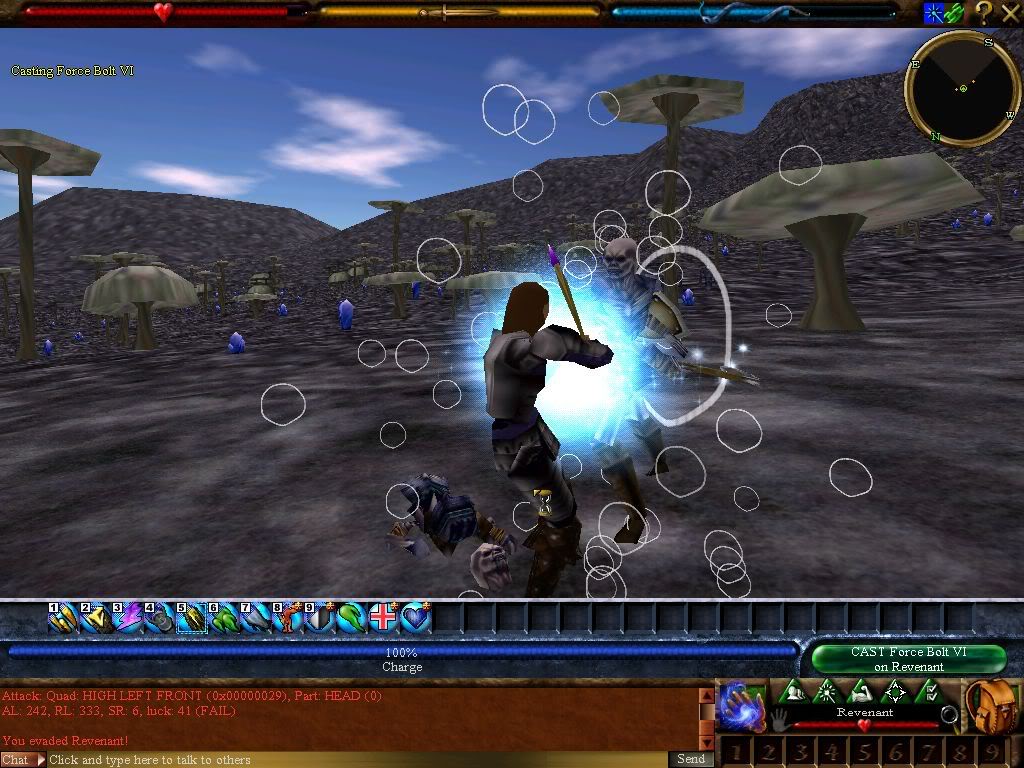The height and width of the screenshot is (768, 1024).
Task: Close the game with the X button
Action: [1010, 13]
